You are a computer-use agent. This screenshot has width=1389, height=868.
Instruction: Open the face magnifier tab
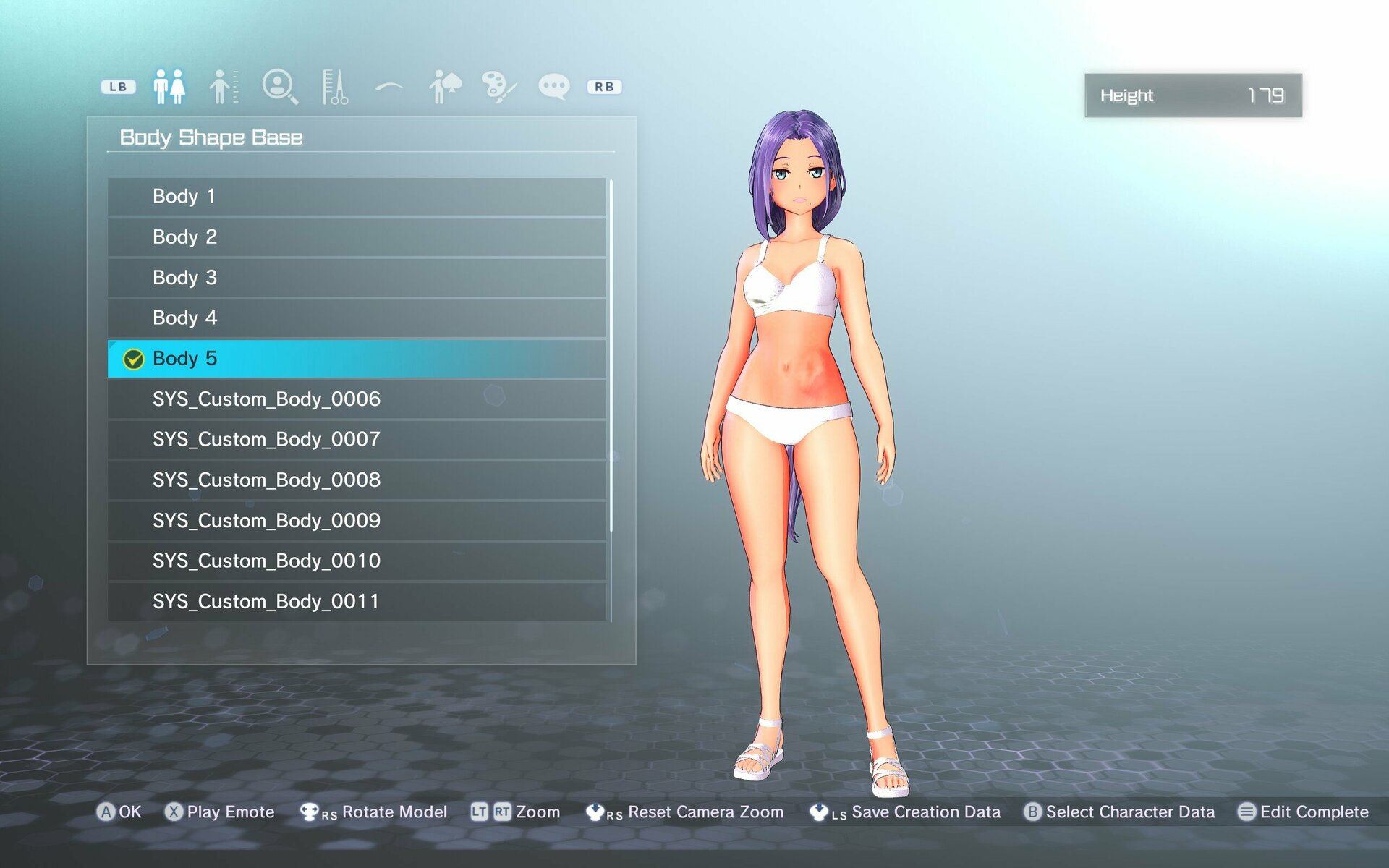pyautogui.click(x=279, y=87)
